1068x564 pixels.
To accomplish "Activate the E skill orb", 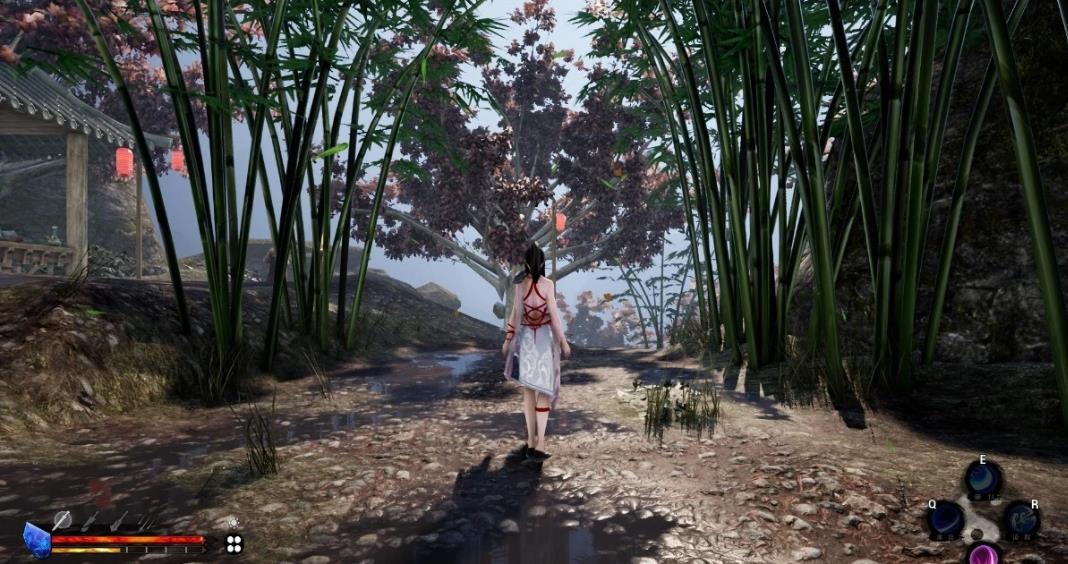I will pyautogui.click(x=983, y=480).
